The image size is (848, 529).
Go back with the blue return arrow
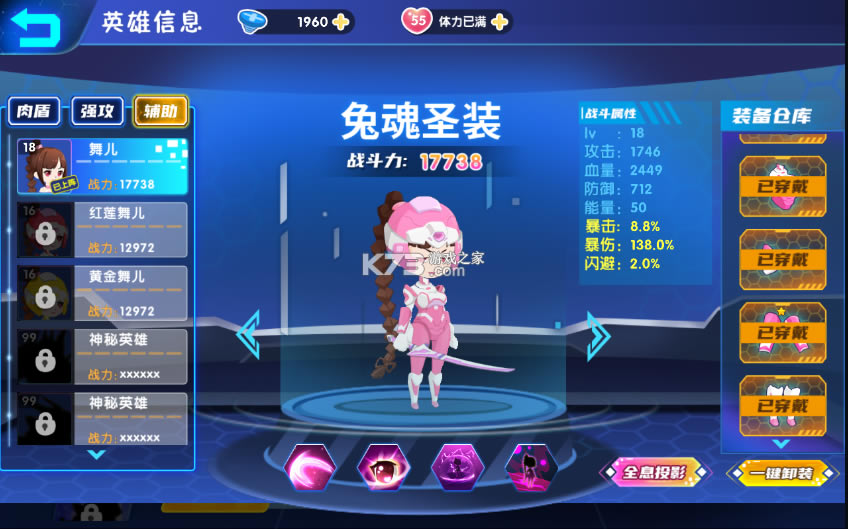pyautogui.click(x=33, y=25)
